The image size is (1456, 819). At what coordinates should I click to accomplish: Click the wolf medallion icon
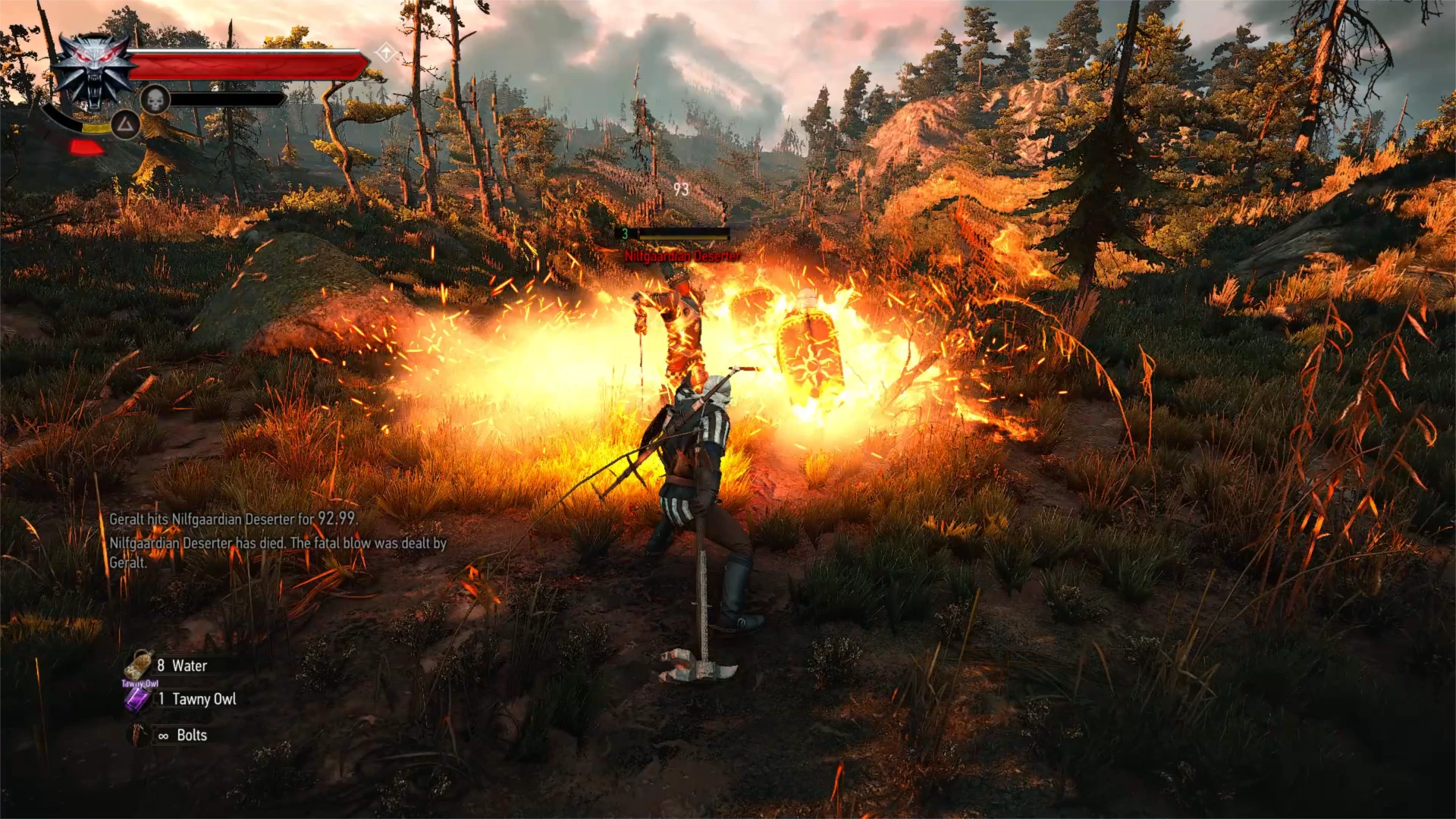(95, 71)
